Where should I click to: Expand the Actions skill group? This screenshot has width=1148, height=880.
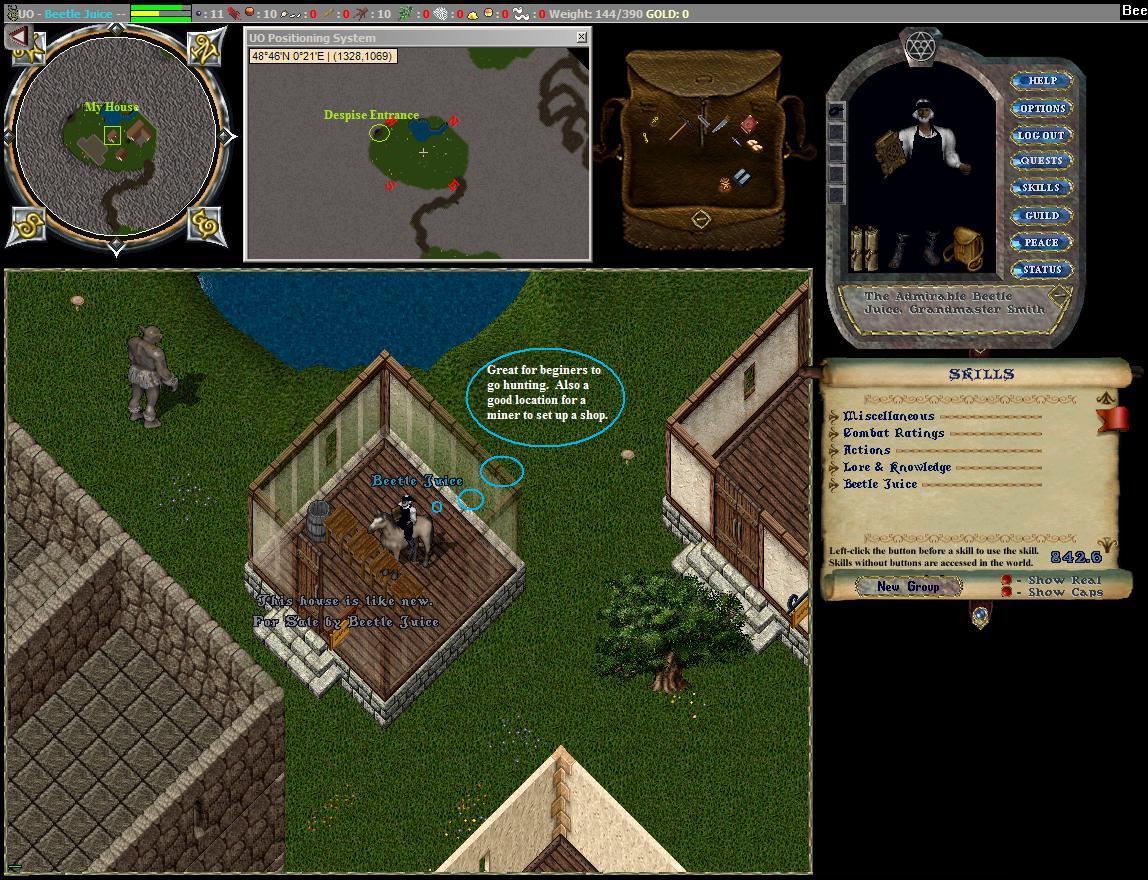(x=835, y=450)
